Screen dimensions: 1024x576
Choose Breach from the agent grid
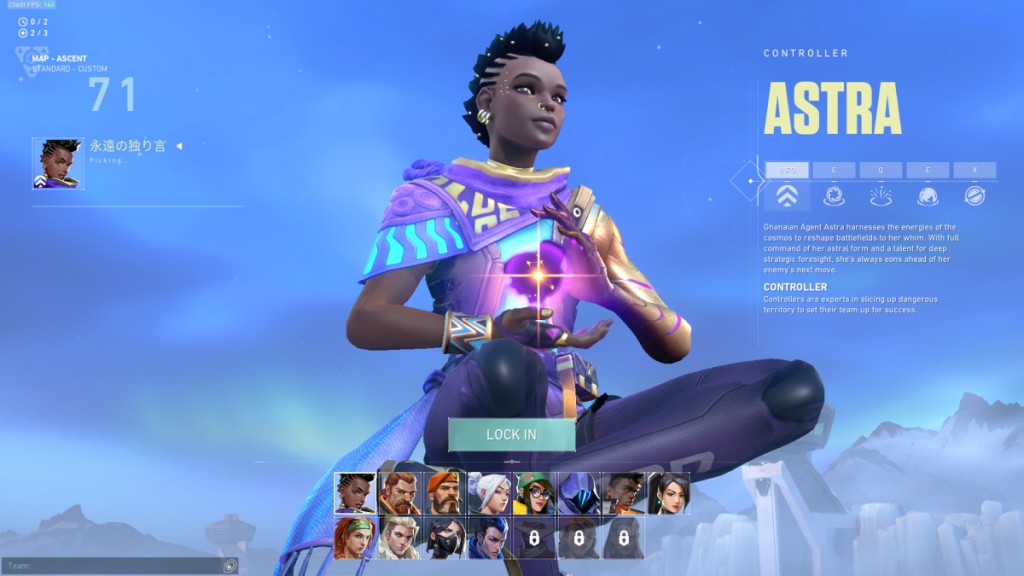(x=400, y=493)
